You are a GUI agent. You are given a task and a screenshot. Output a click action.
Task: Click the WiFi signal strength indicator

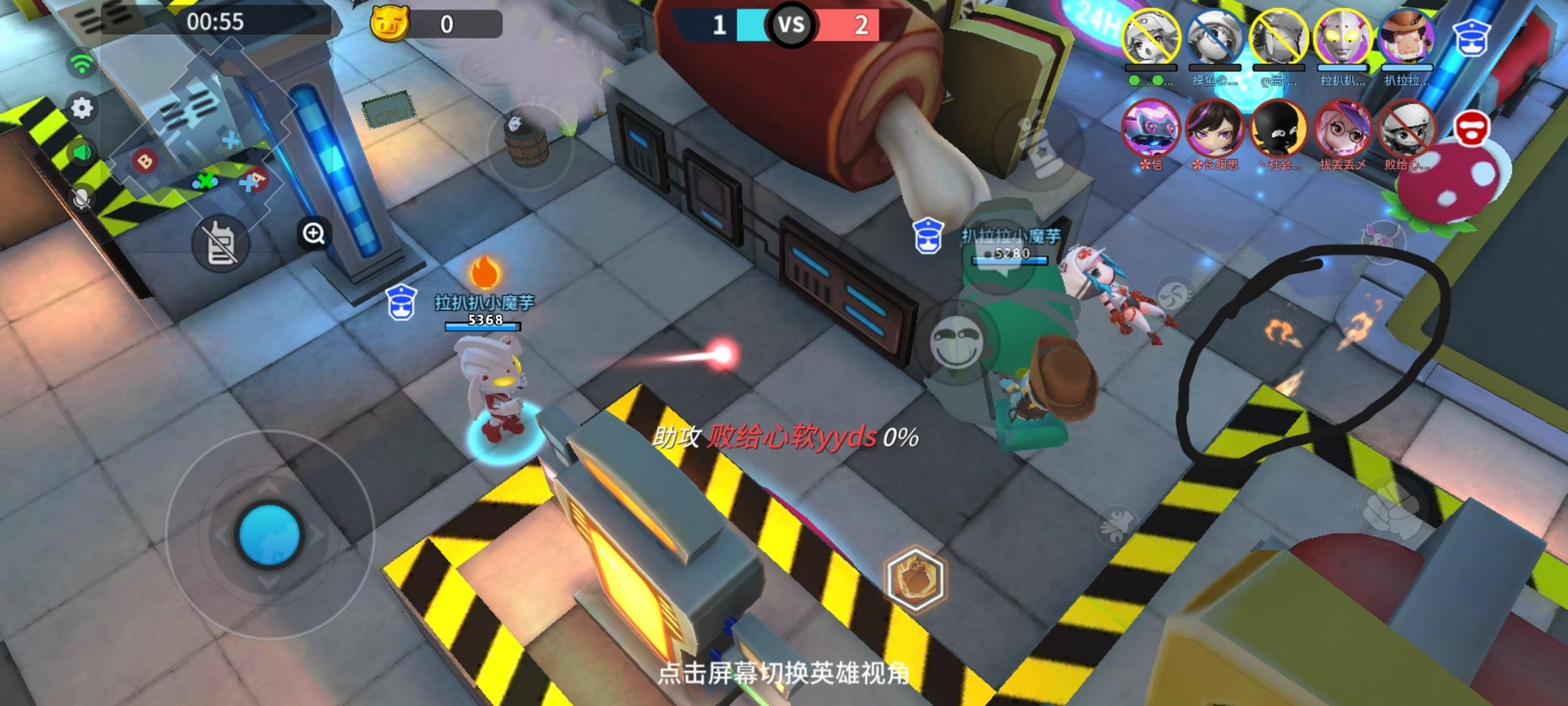click(80, 61)
